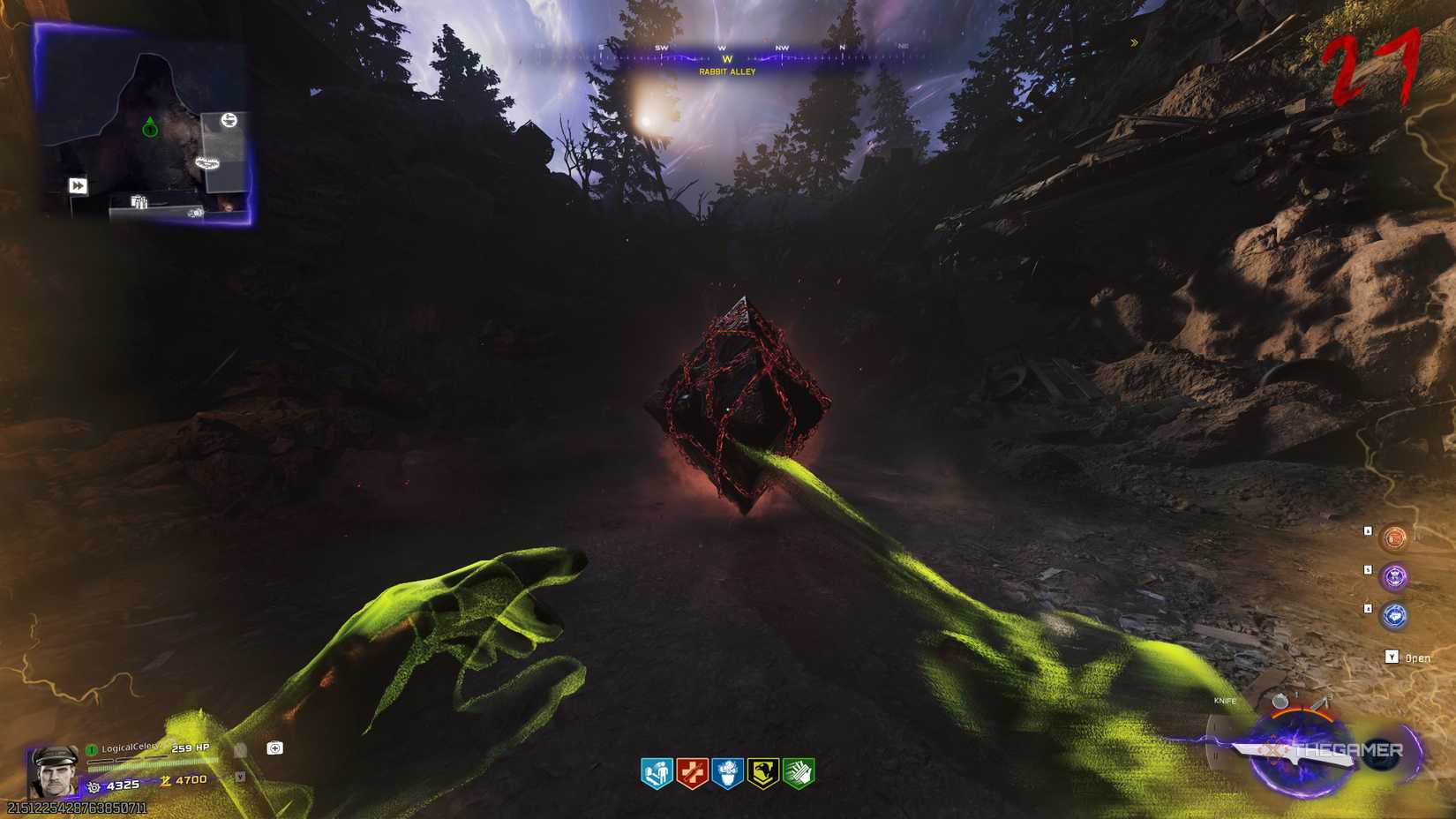Expand the yellow double chevron near the compass
Viewport: 1456px width, 819px height.
point(1134,41)
